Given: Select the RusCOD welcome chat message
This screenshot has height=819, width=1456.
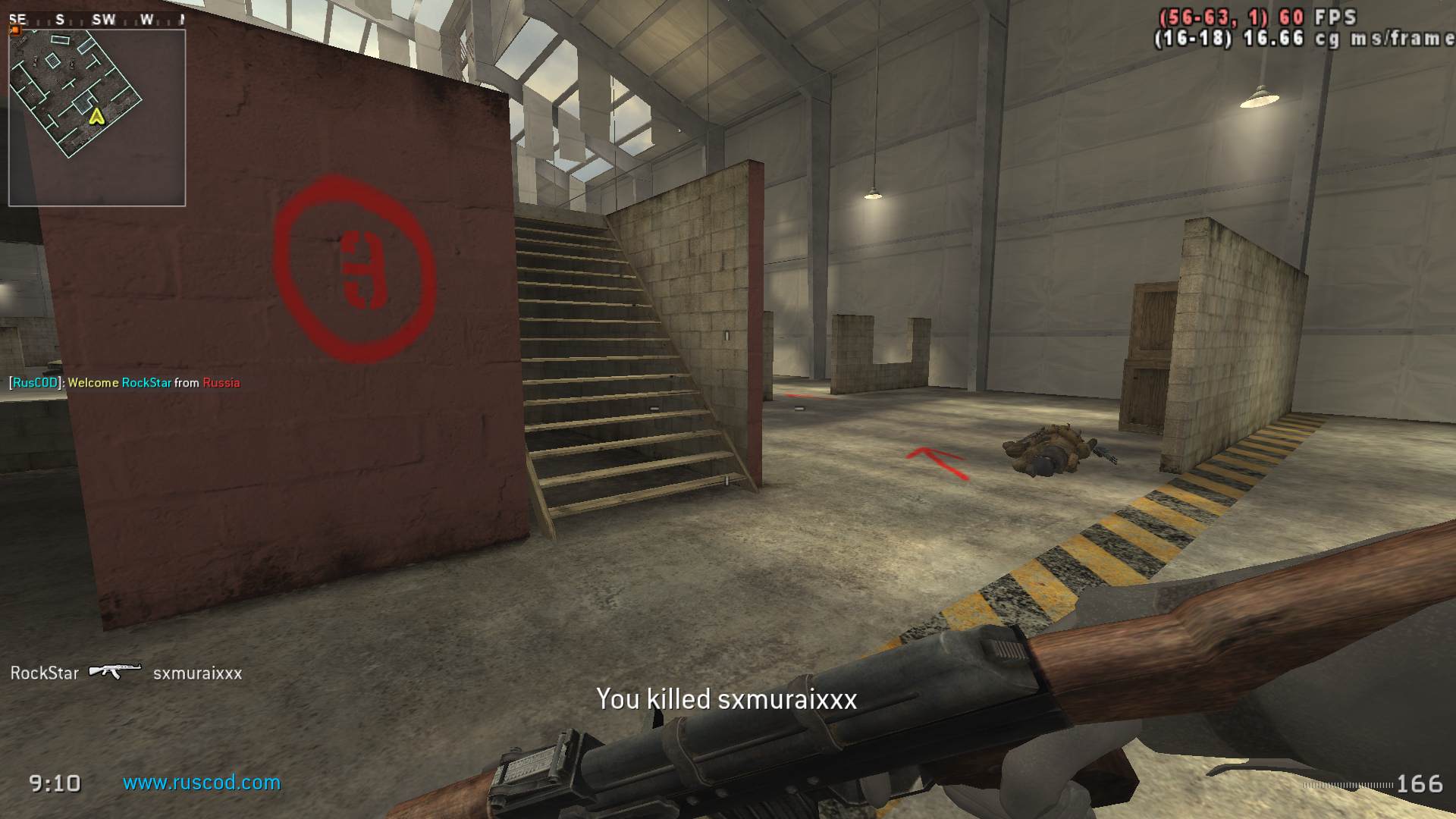Looking at the screenshot, I should 124,383.
